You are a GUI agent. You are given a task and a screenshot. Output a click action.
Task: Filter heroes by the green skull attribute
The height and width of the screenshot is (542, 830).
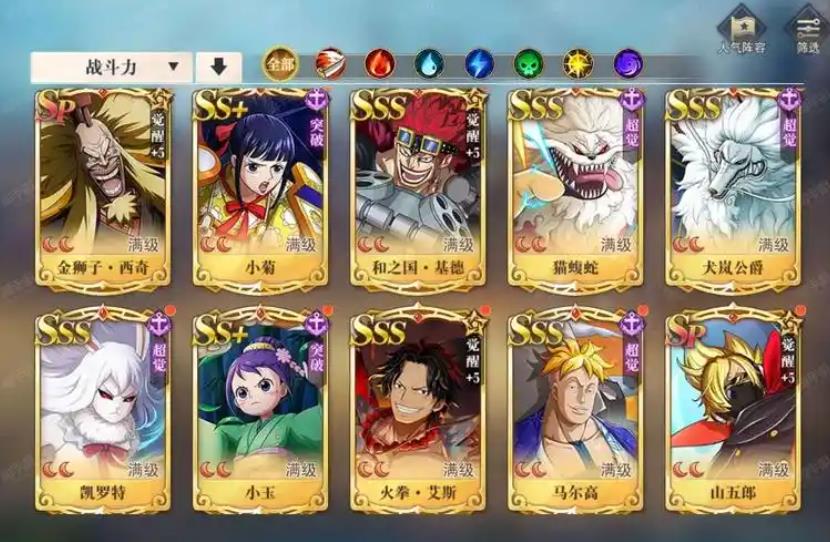[528, 65]
